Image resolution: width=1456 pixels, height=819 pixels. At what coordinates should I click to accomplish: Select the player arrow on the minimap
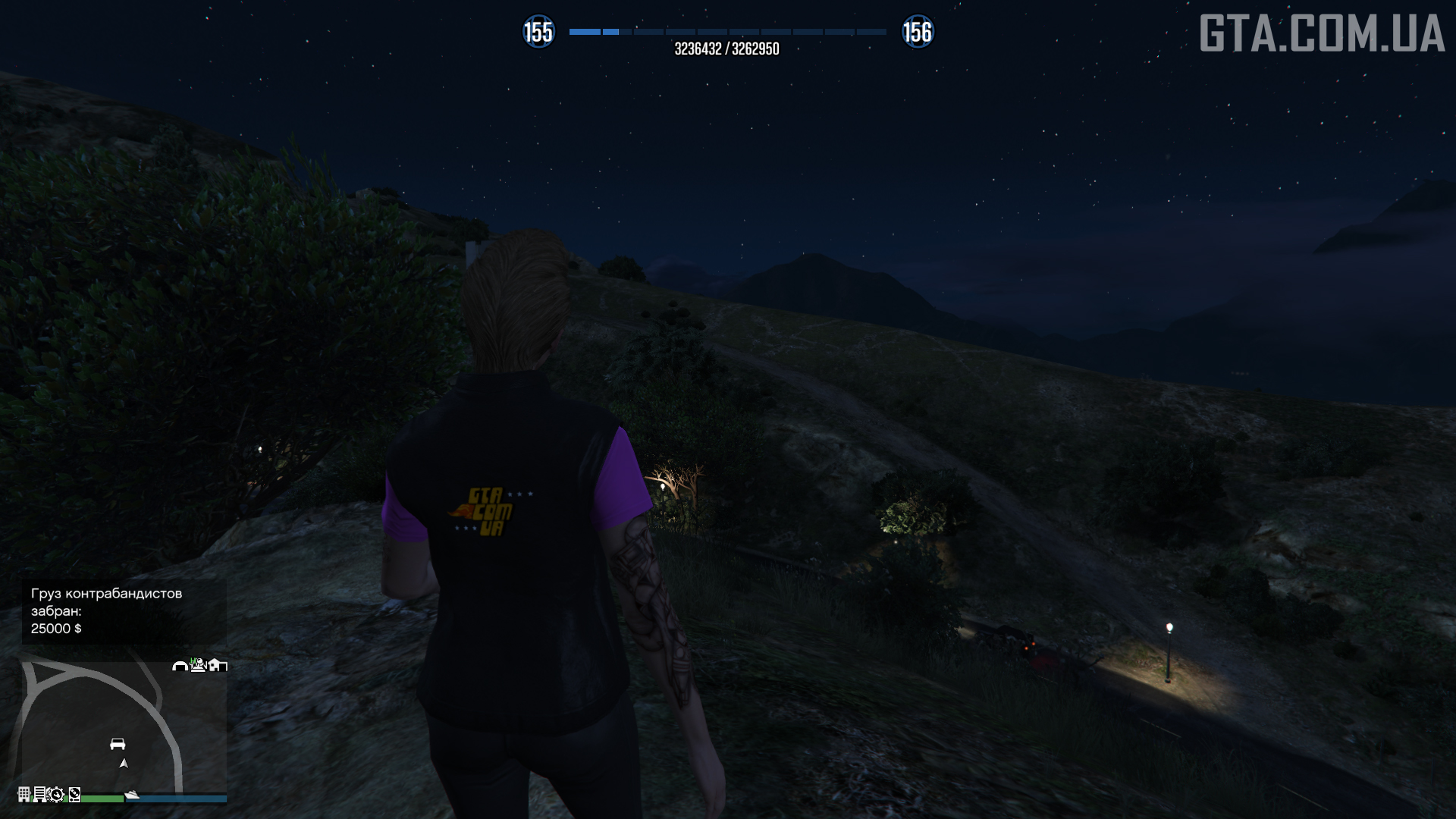(124, 764)
